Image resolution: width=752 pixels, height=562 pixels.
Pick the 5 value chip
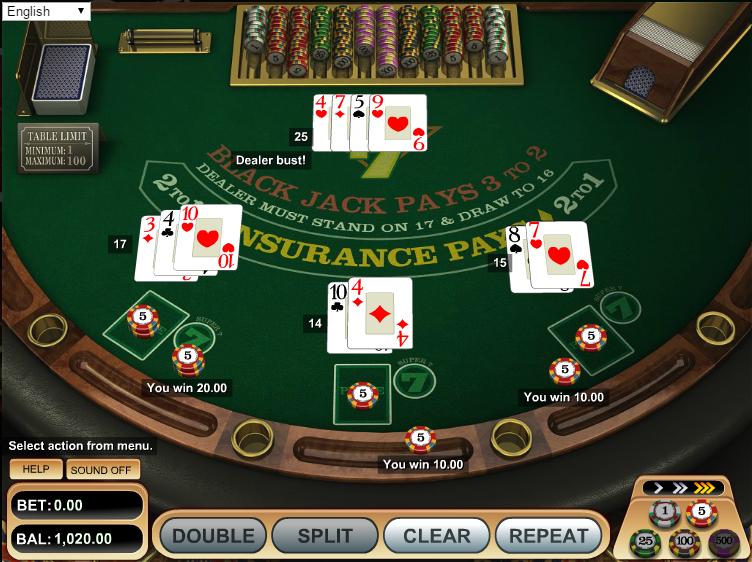pos(702,513)
